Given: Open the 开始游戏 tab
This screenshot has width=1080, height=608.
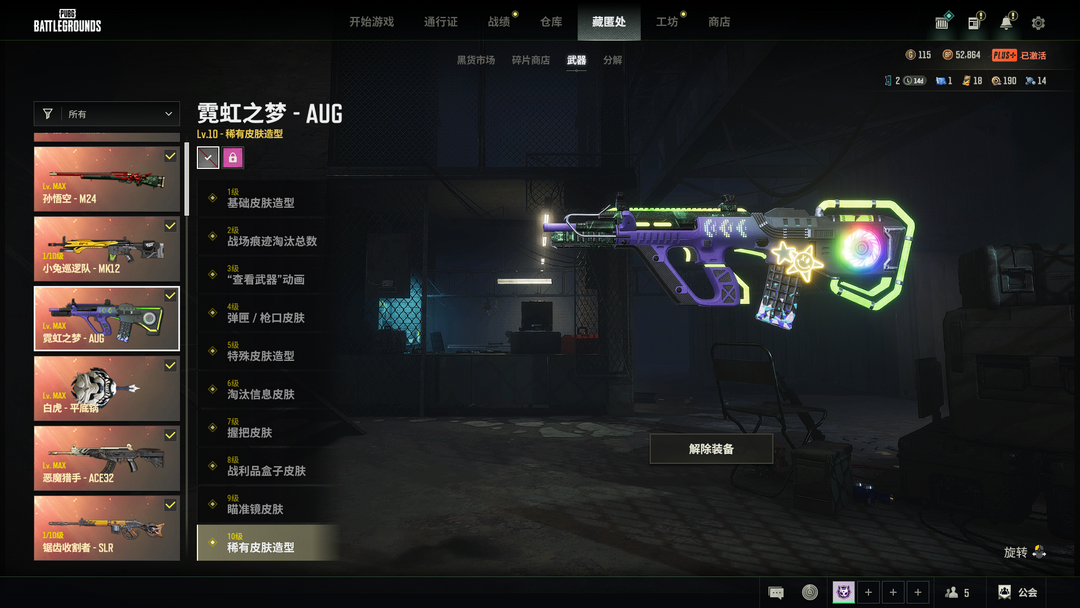Looking at the screenshot, I should 371,22.
